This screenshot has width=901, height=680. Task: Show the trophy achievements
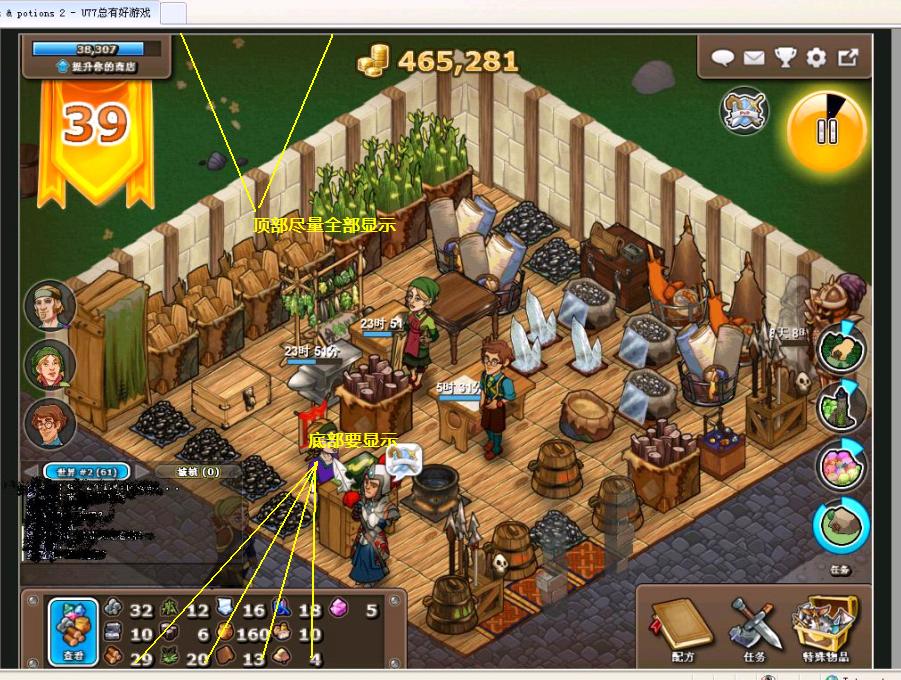coord(785,58)
